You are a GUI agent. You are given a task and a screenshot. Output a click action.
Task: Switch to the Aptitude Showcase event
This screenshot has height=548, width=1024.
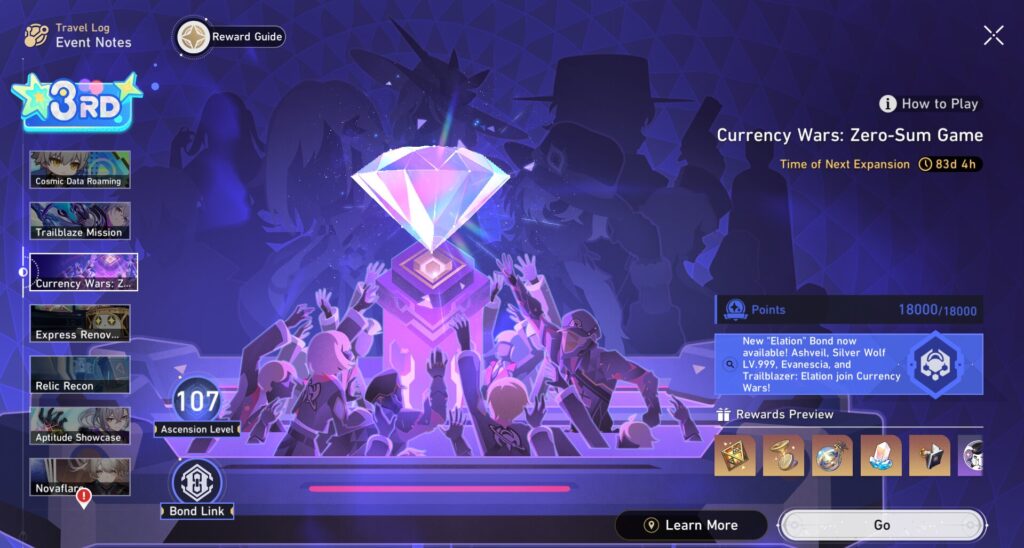(80, 425)
